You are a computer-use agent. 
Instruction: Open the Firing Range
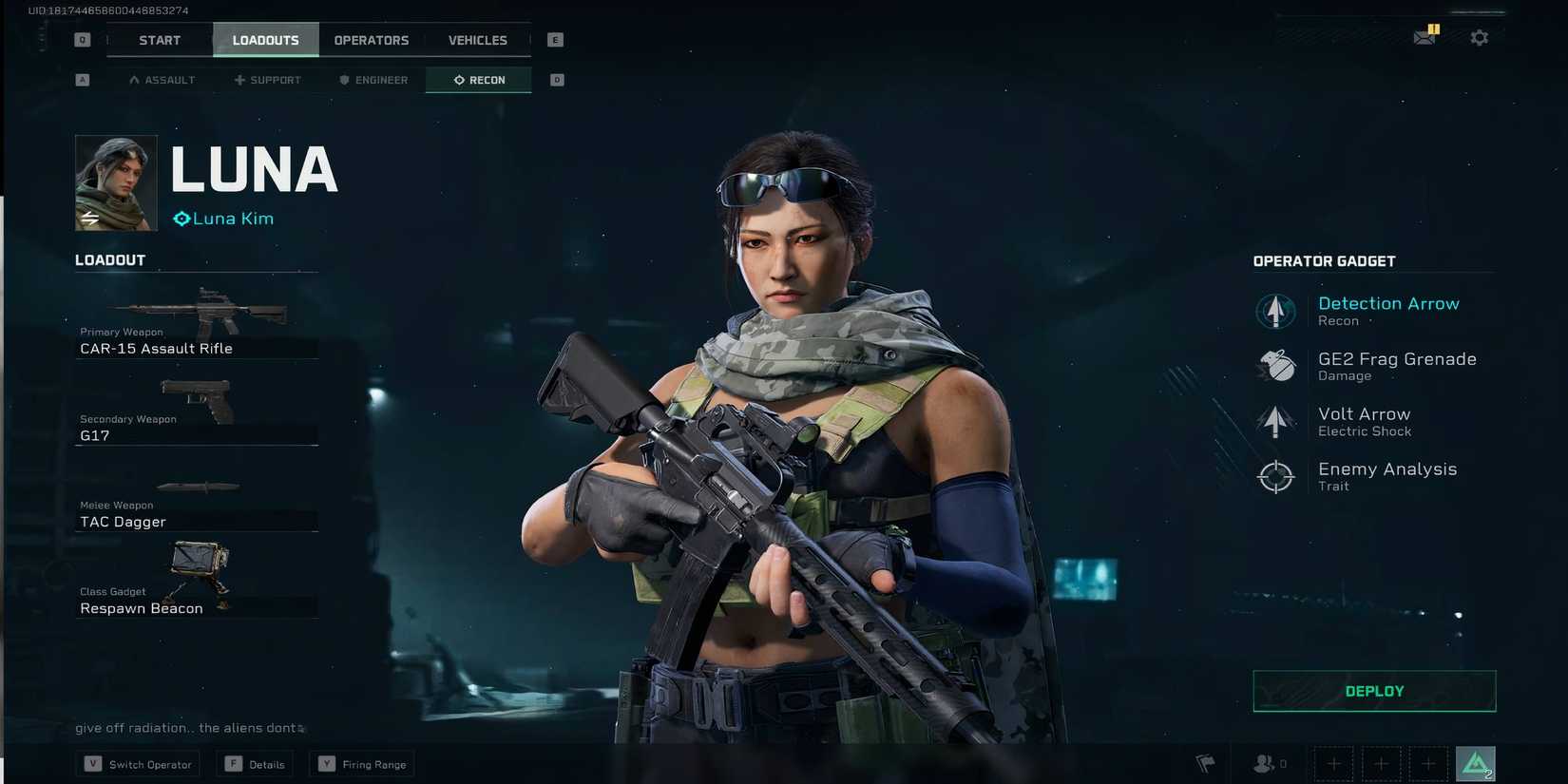click(361, 763)
